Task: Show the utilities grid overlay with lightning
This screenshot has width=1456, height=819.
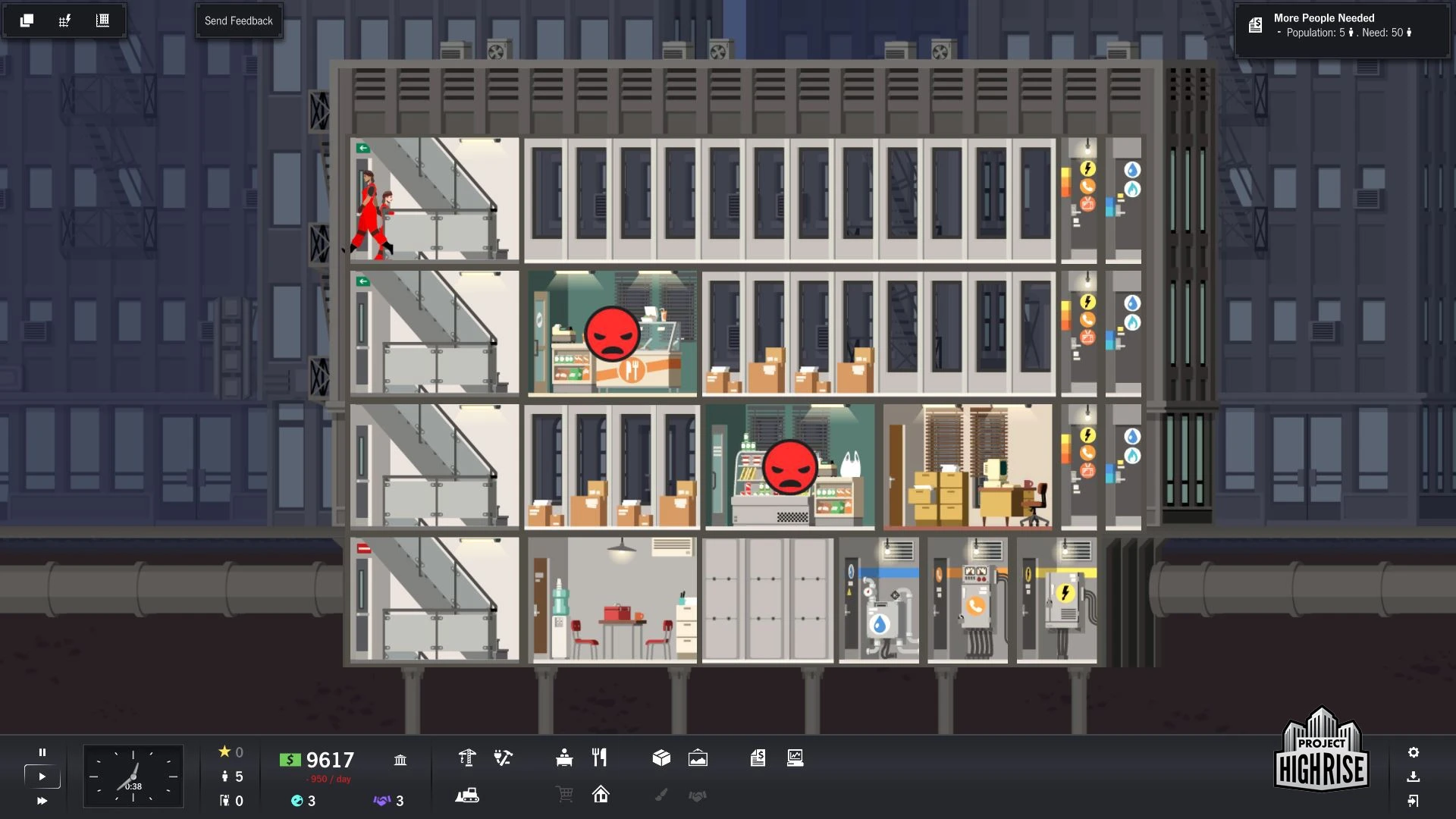Action: coord(64,20)
